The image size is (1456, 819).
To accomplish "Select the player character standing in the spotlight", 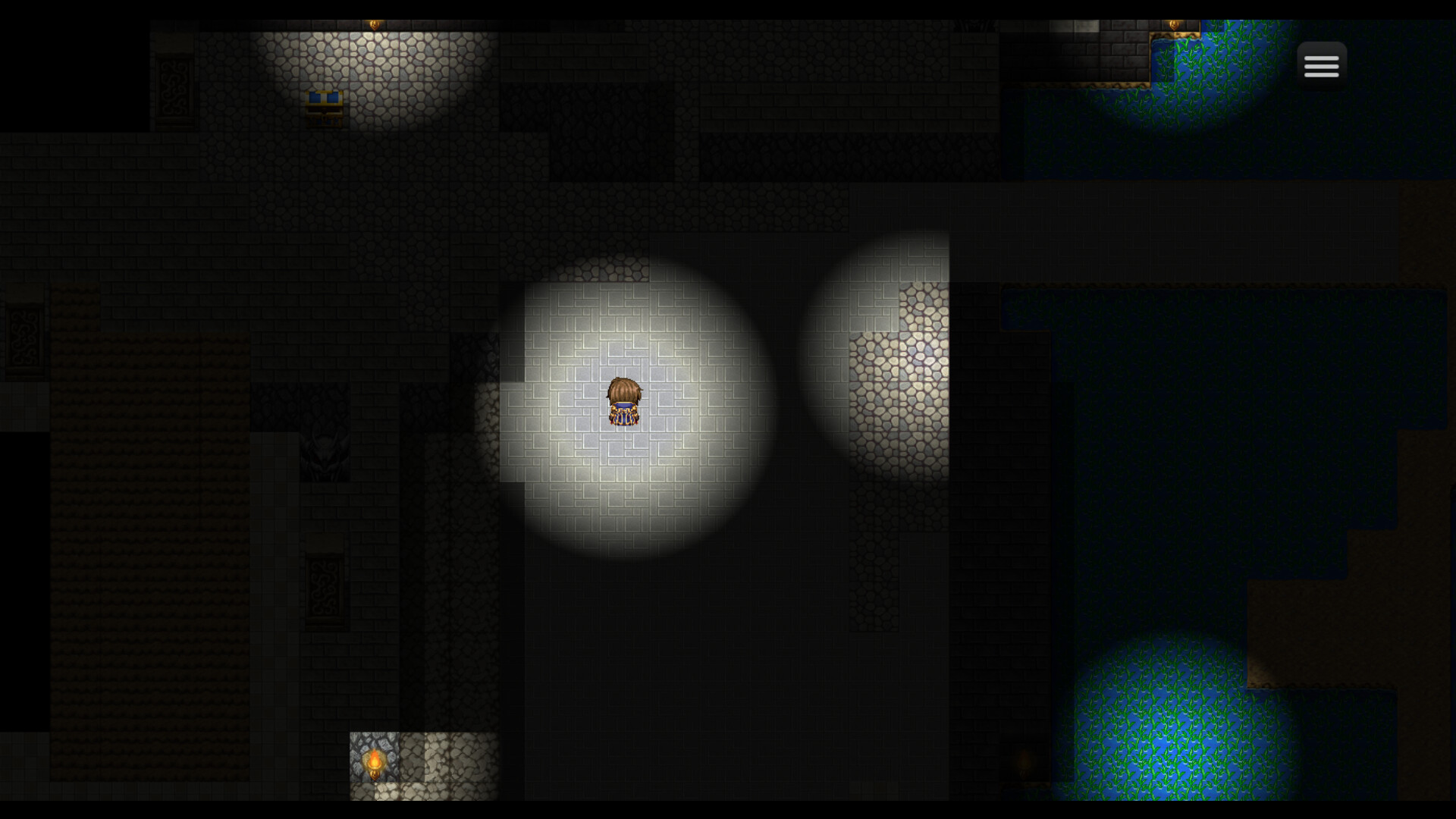I will (623, 402).
